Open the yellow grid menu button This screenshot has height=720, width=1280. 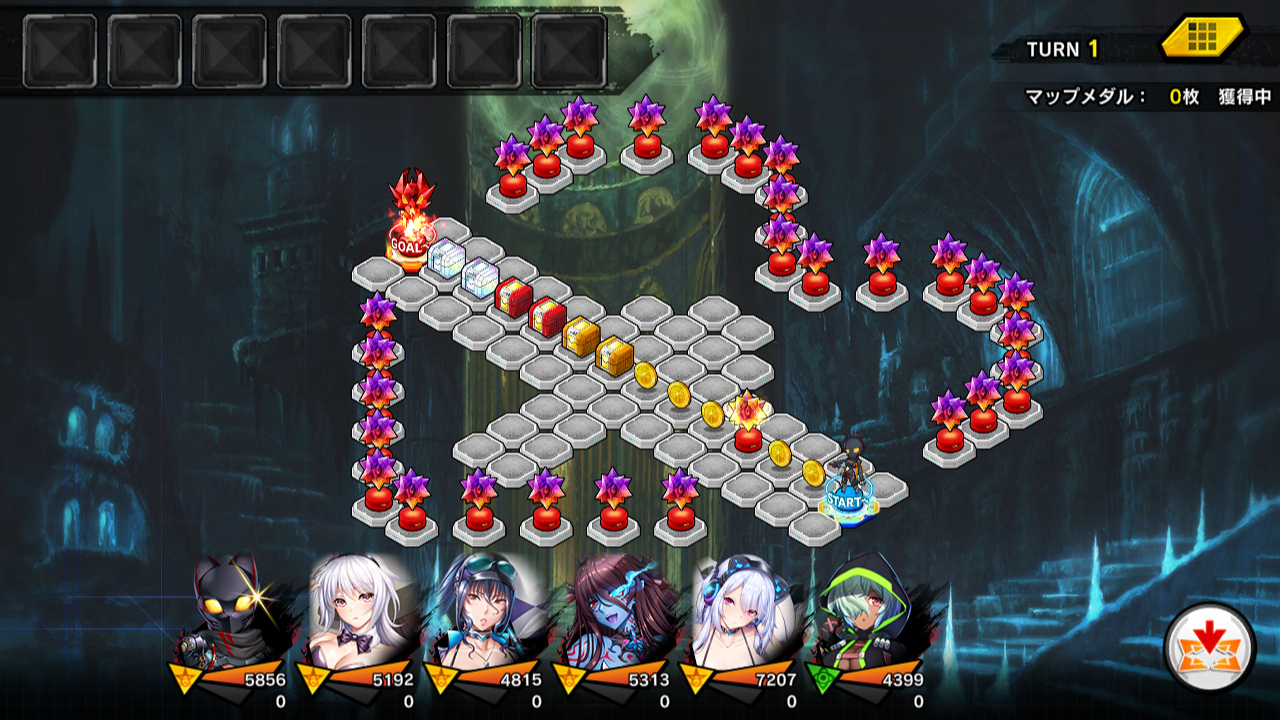point(1202,39)
